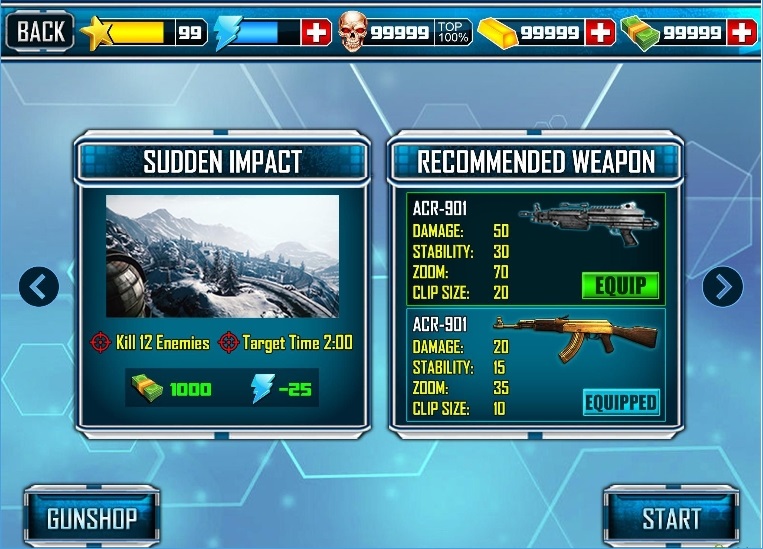This screenshot has height=549, width=763.
Task: Show the previous mission with left arrow
Action: coord(39,288)
